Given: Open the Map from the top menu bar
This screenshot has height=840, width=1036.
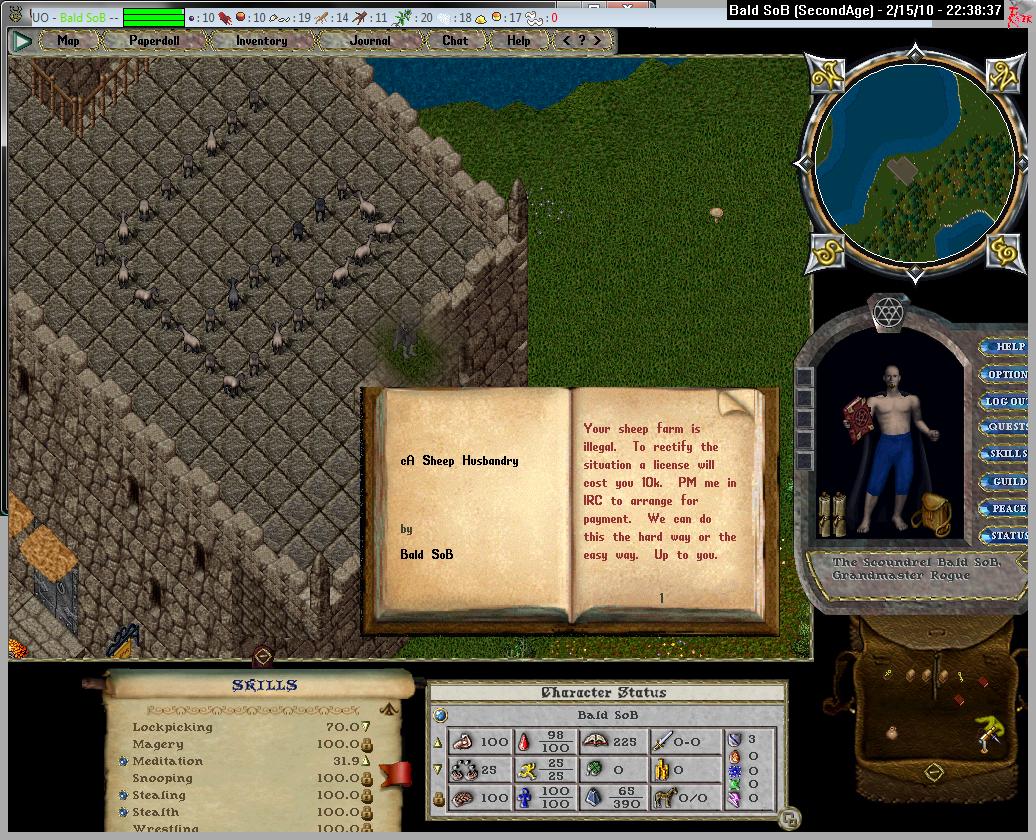Looking at the screenshot, I should pyautogui.click(x=68, y=41).
